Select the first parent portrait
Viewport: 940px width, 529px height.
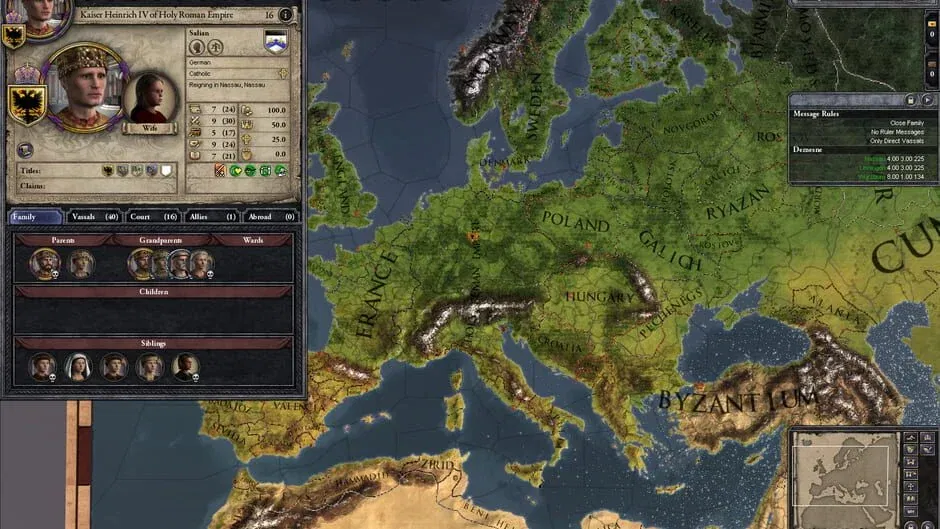(44, 264)
